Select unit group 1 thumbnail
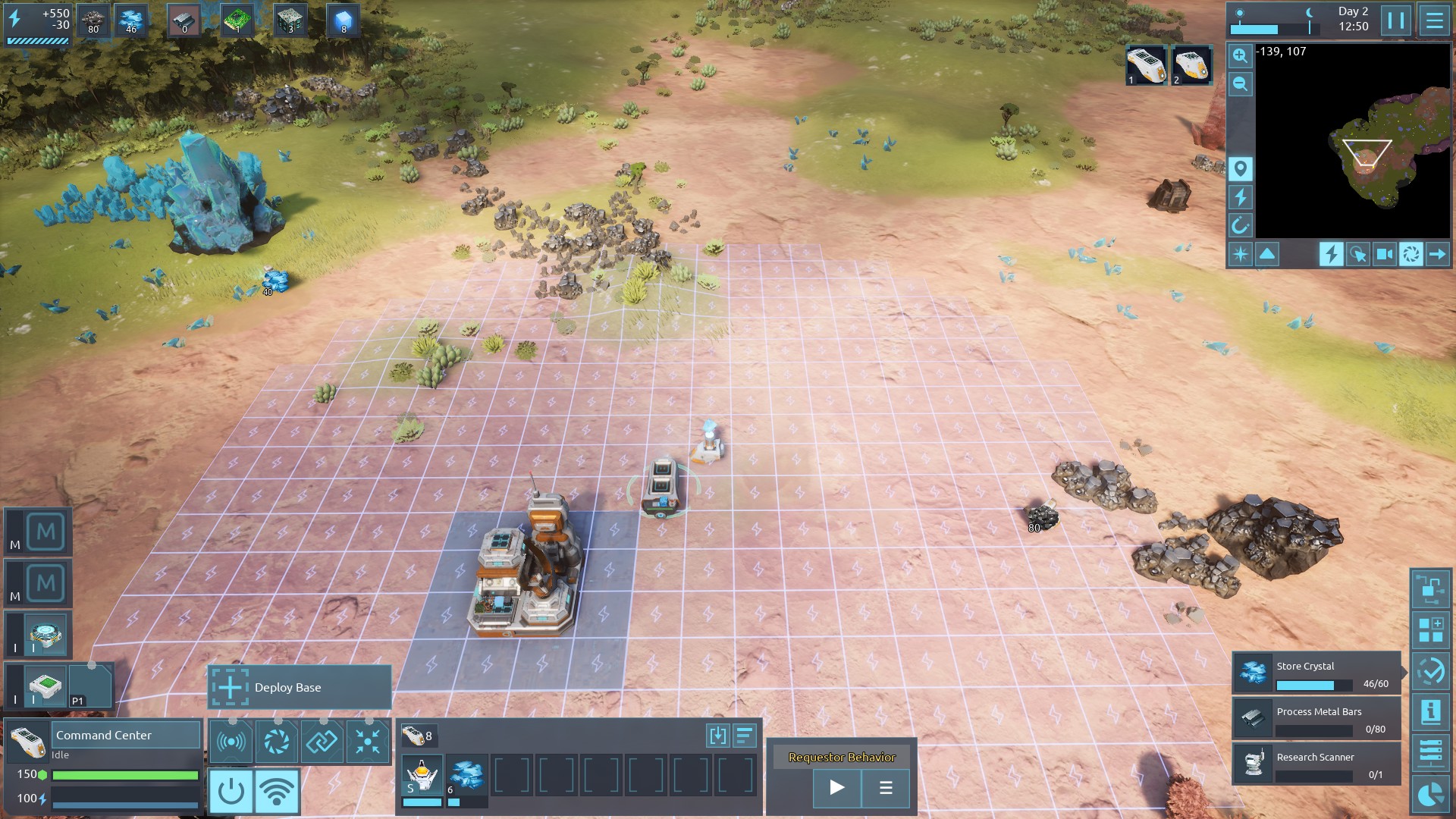 (x=1145, y=64)
